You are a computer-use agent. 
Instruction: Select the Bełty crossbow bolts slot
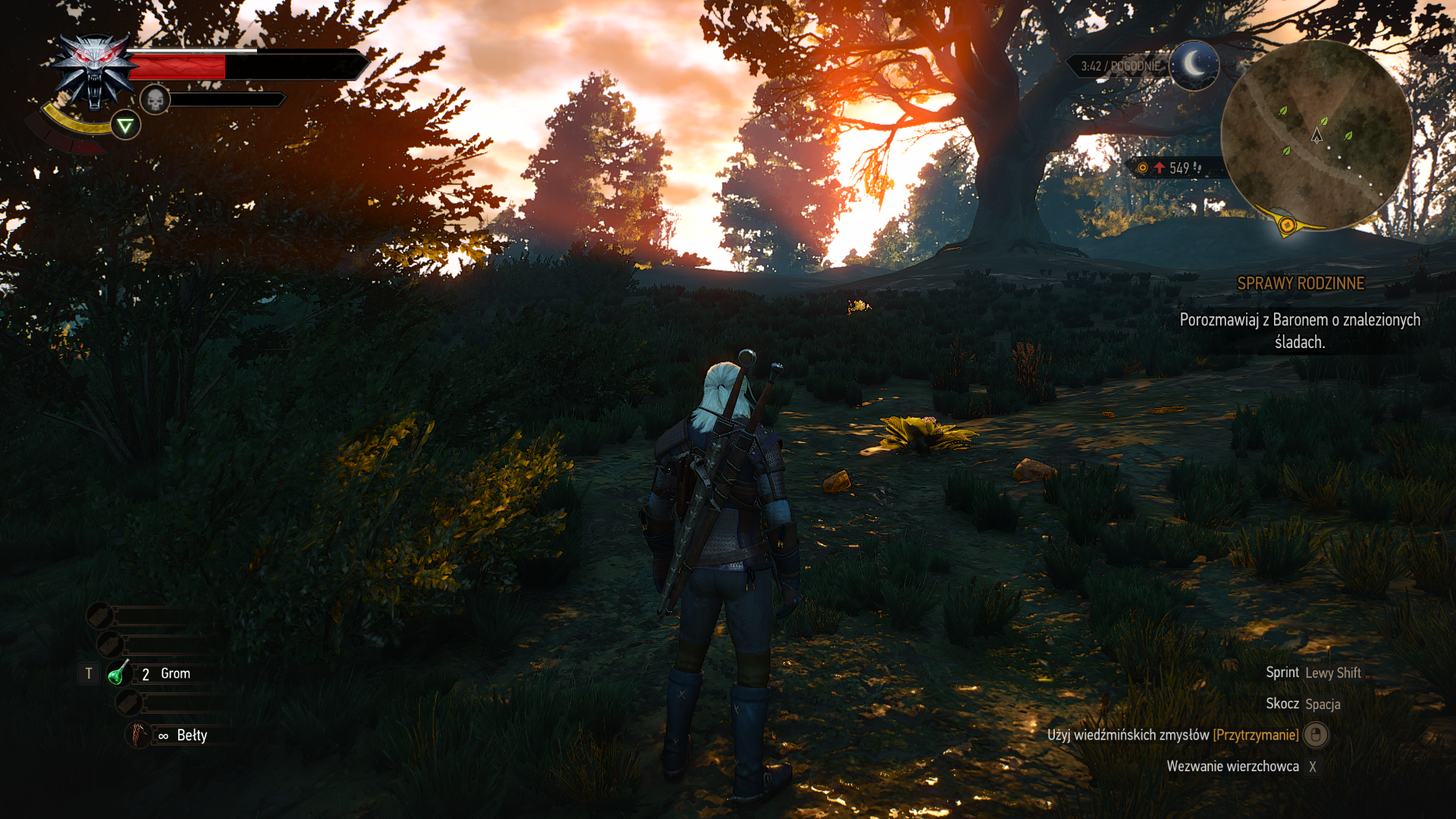click(x=139, y=735)
